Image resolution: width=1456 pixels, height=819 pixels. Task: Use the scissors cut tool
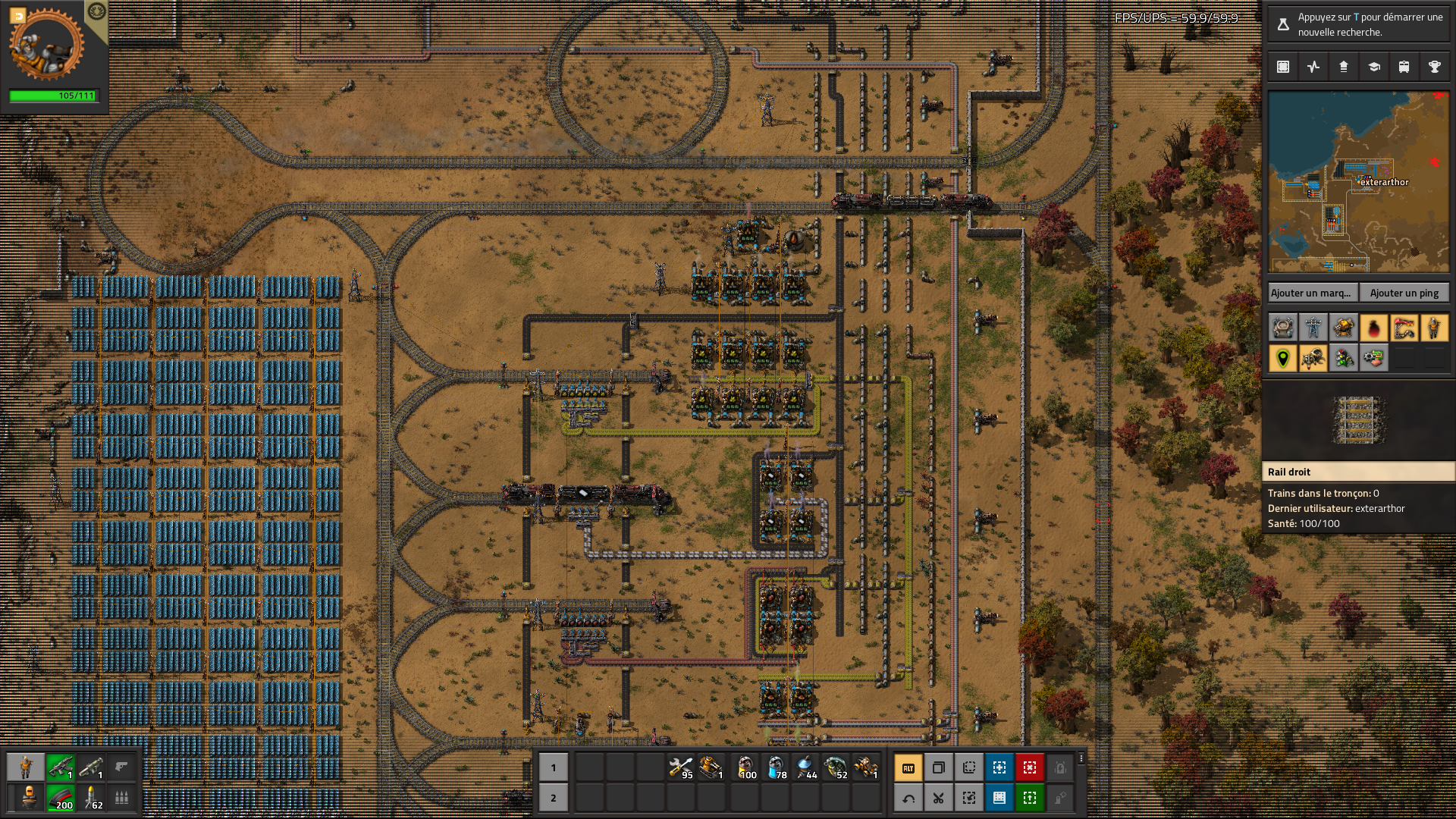pyautogui.click(x=939, y=798)
